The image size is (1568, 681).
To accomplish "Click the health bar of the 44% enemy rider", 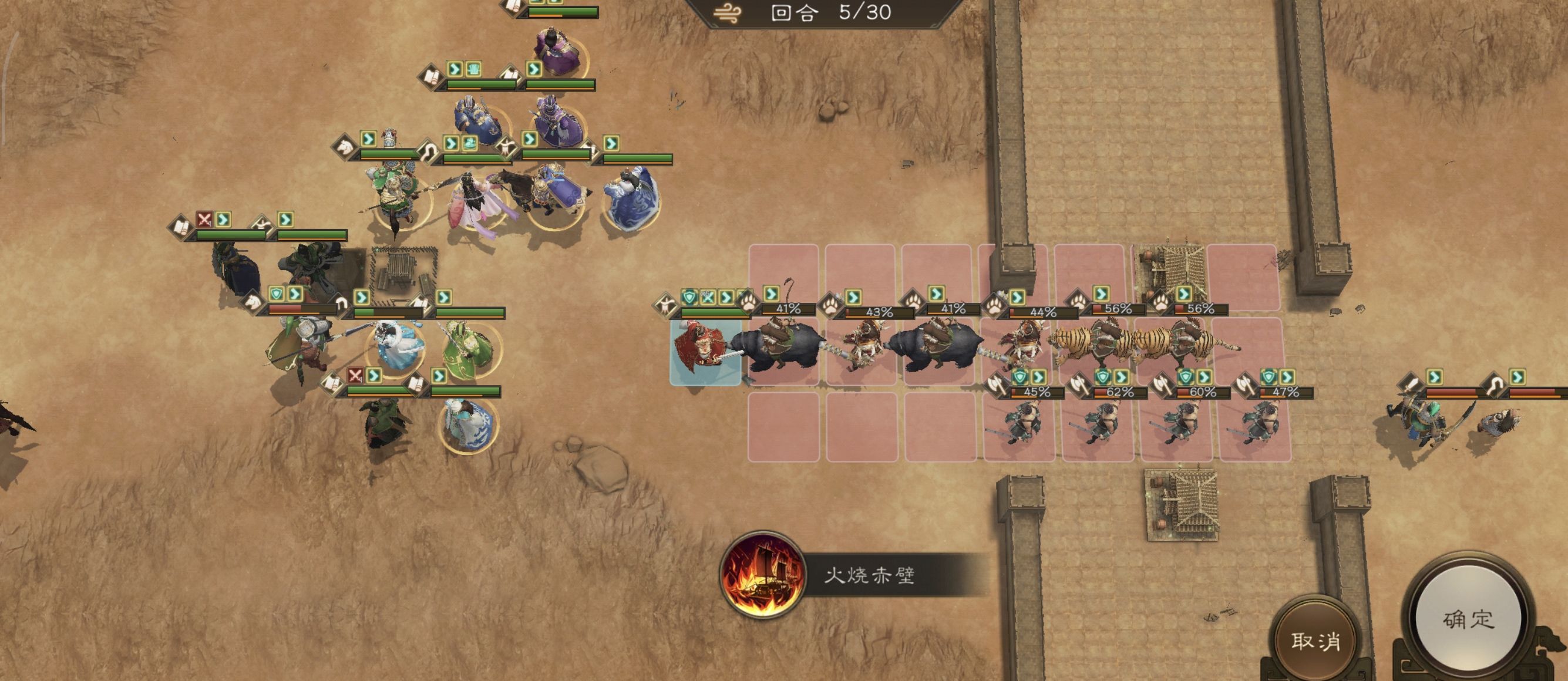I will point(1044,313).
